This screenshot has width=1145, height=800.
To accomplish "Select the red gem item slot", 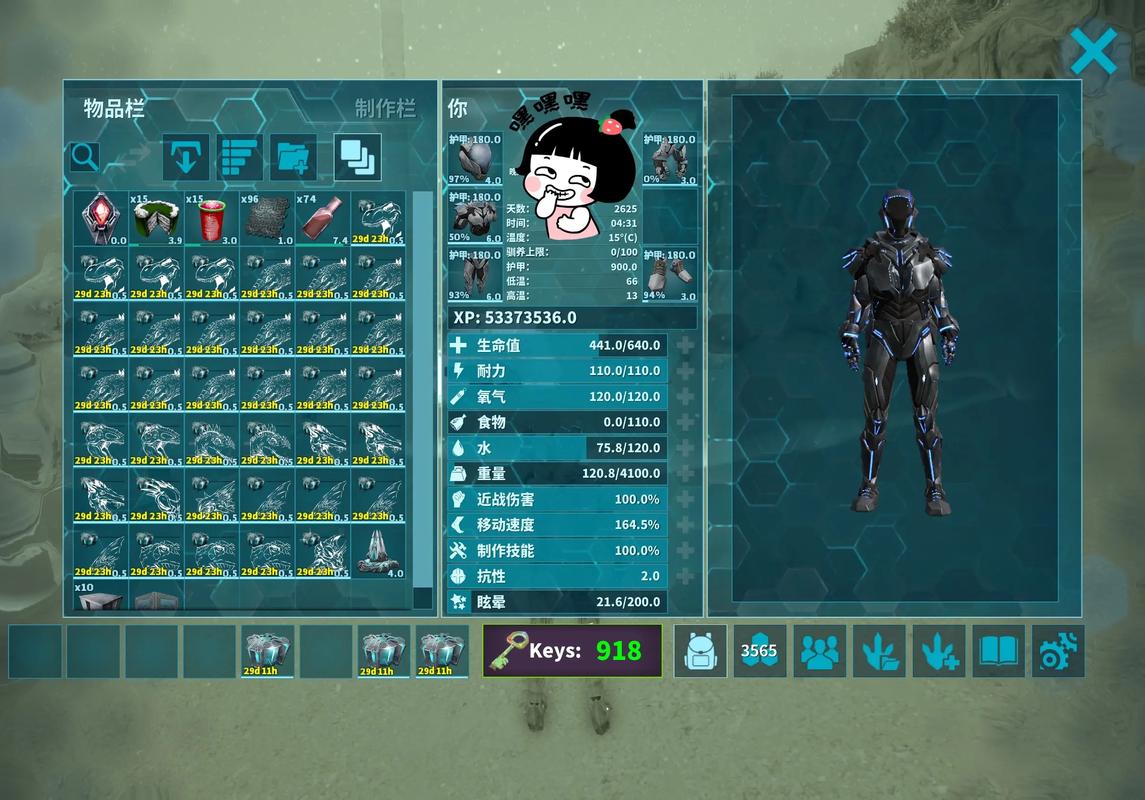I will click(x=101, y=219).
